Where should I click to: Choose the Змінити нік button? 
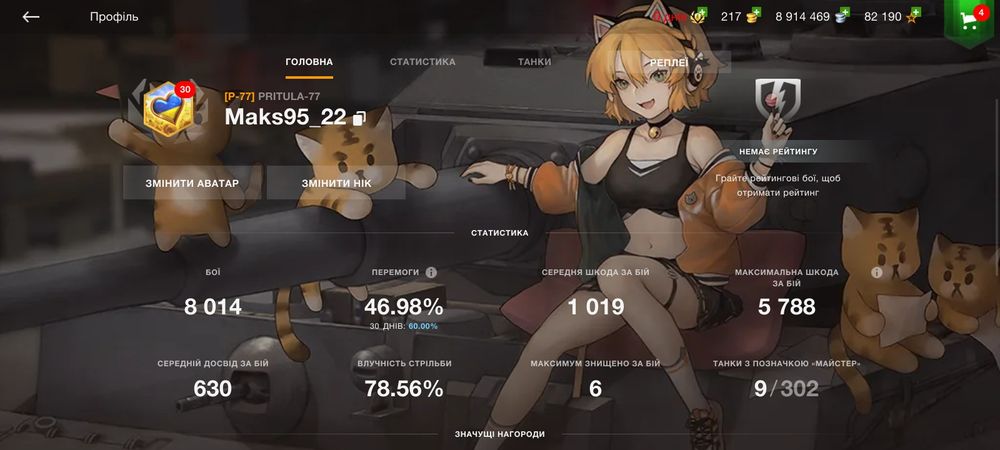(336, 184)
